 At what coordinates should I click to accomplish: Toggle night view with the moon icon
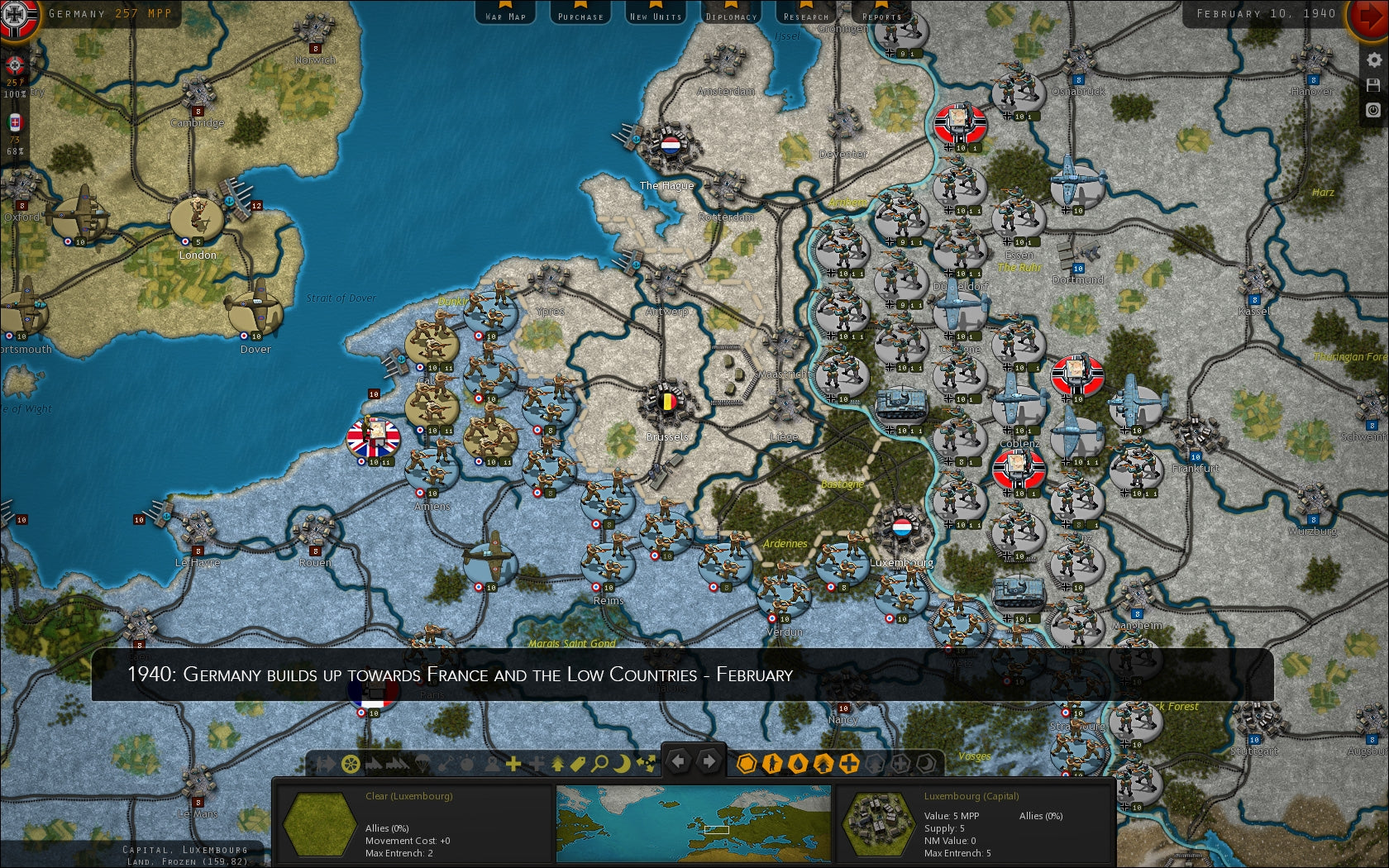623,762
